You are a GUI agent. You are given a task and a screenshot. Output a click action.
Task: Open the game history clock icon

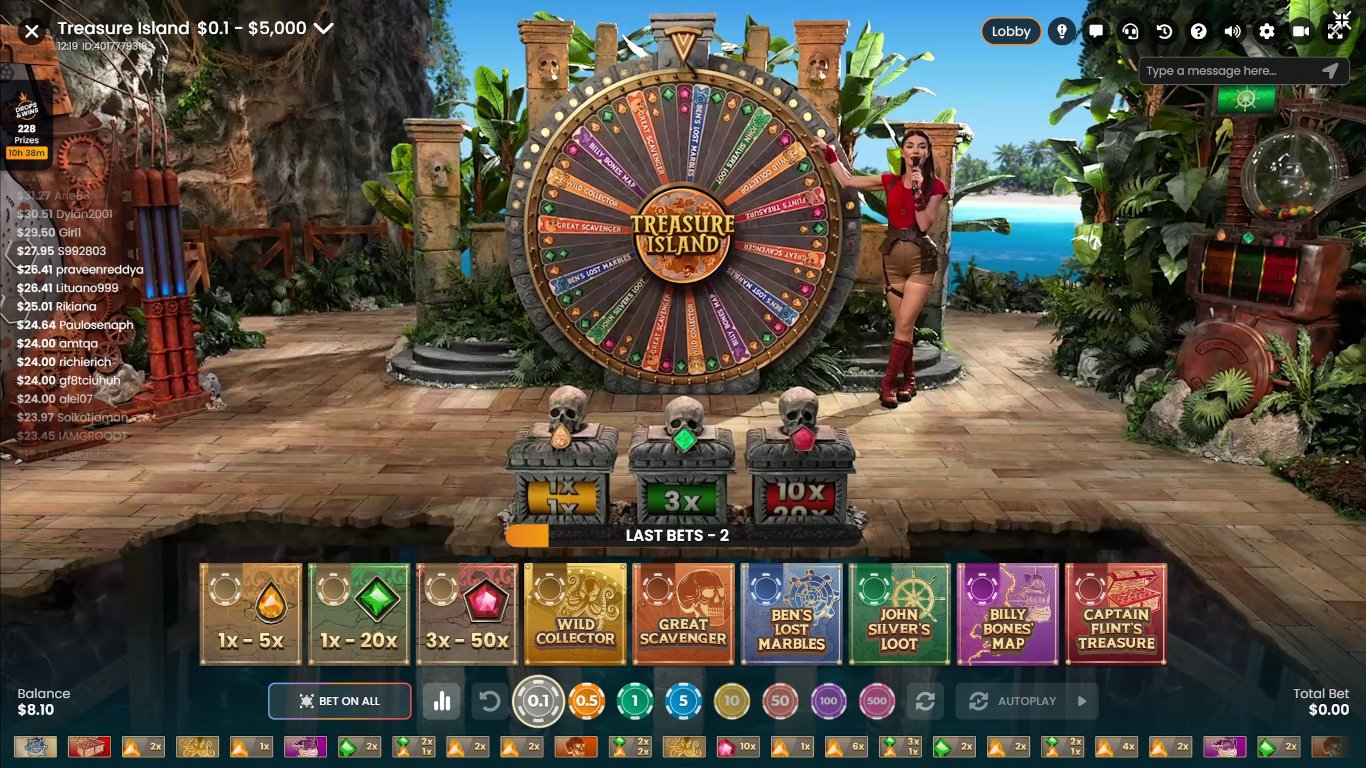click(1163, 31)
